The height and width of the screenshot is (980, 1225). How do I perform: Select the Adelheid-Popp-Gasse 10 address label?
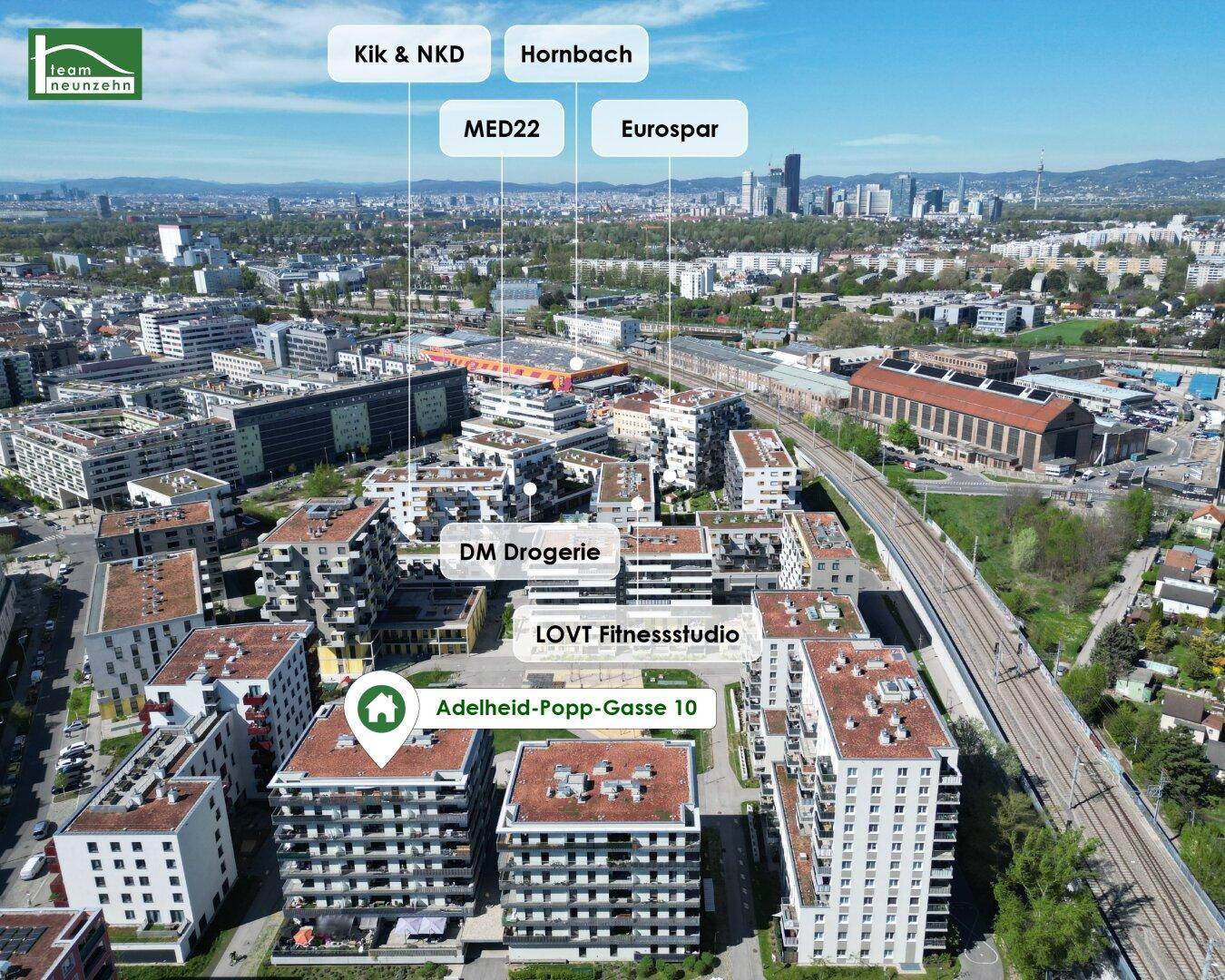pos(566,708)
